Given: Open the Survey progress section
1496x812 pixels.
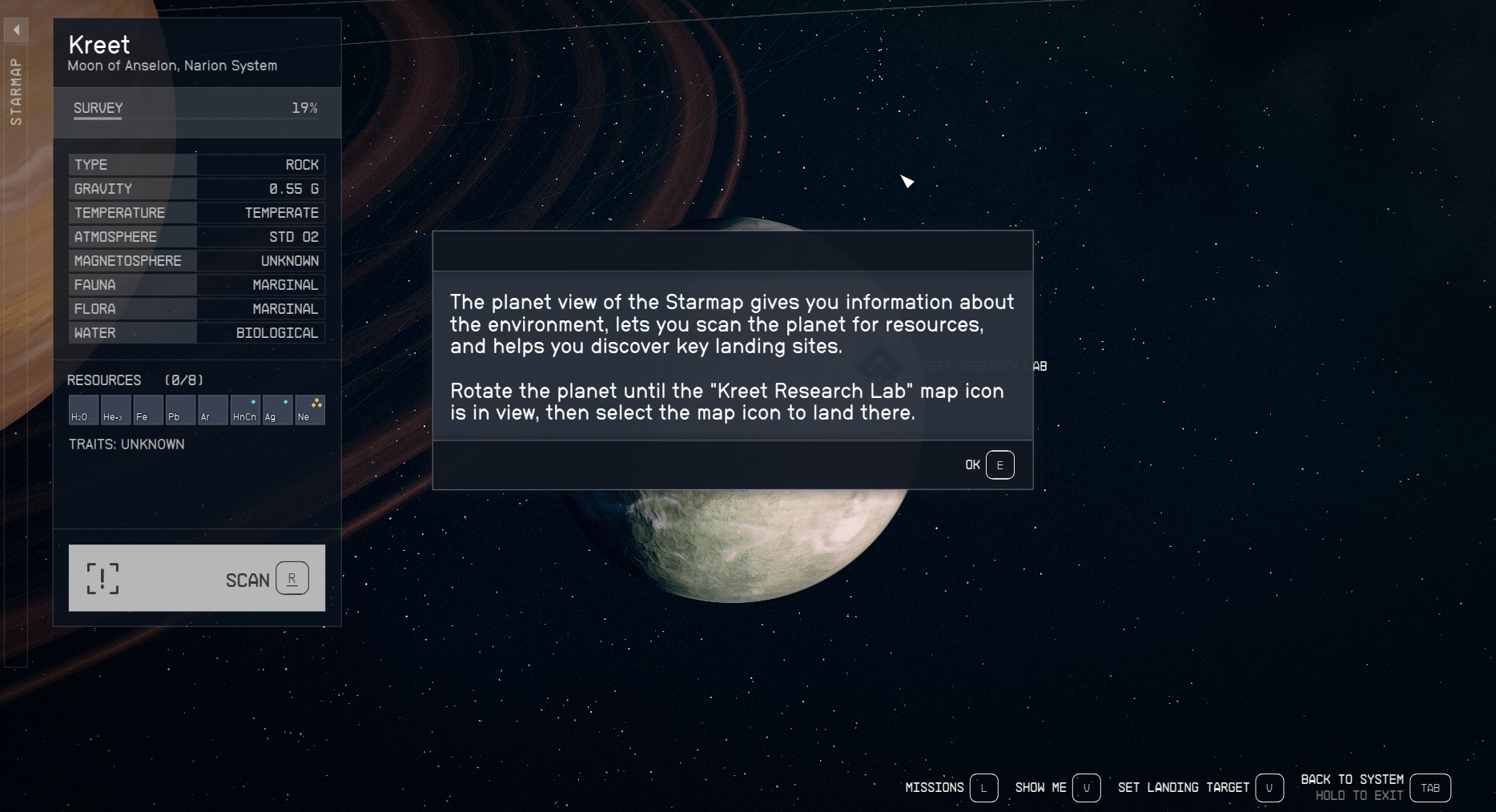Looking at the screenshot, I should (x=196, y=109).
